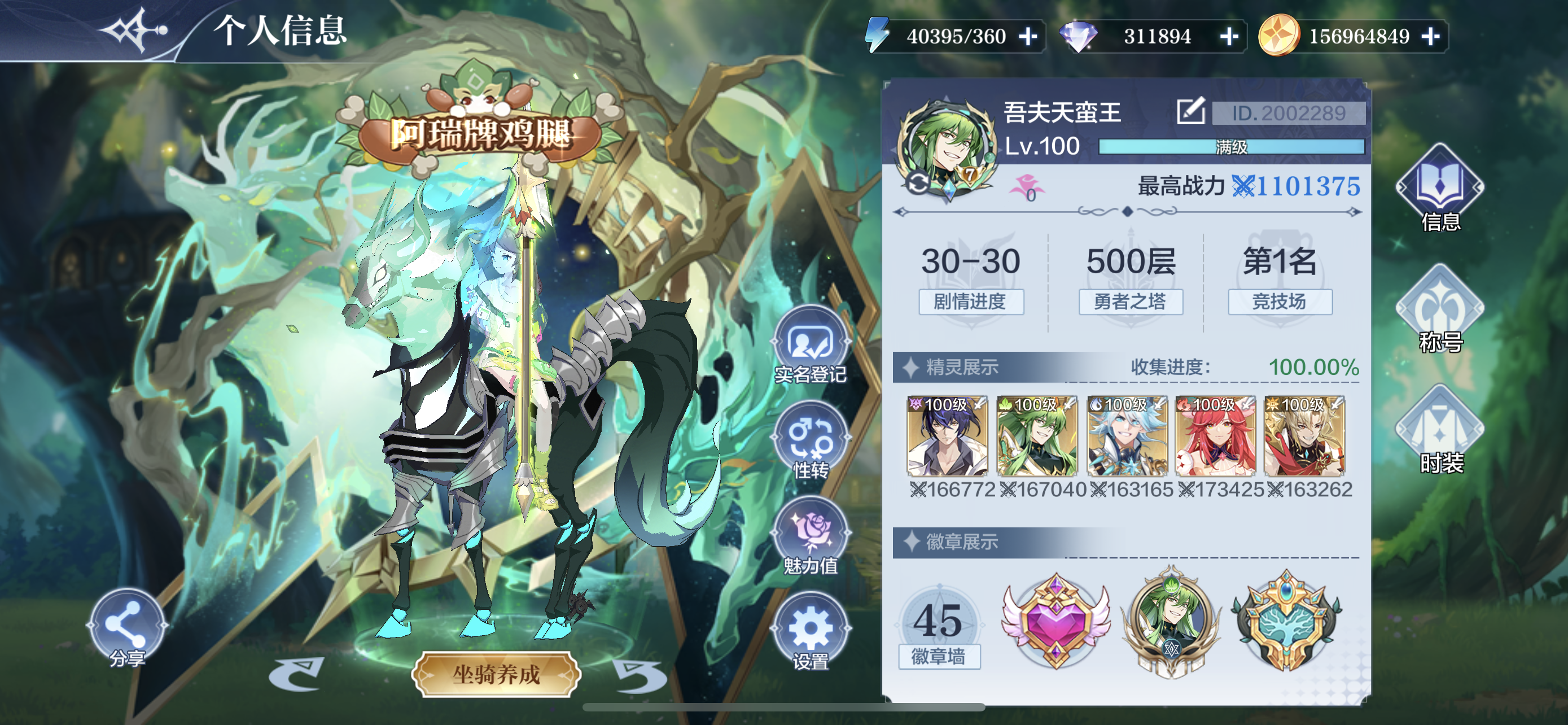This screenshot has height=725, width=1568.
Task: Edit the player name with the pencil icon
Action: [1190, 111]
